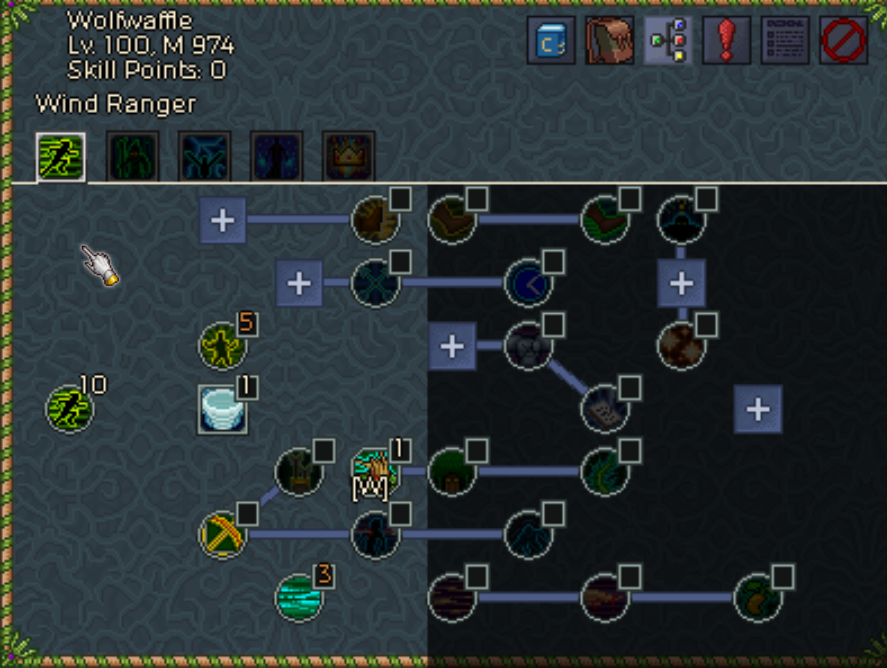Select the level 3 teal wind orb skill
The height and width of the screenshot is (668, 887).
(298, 597)
